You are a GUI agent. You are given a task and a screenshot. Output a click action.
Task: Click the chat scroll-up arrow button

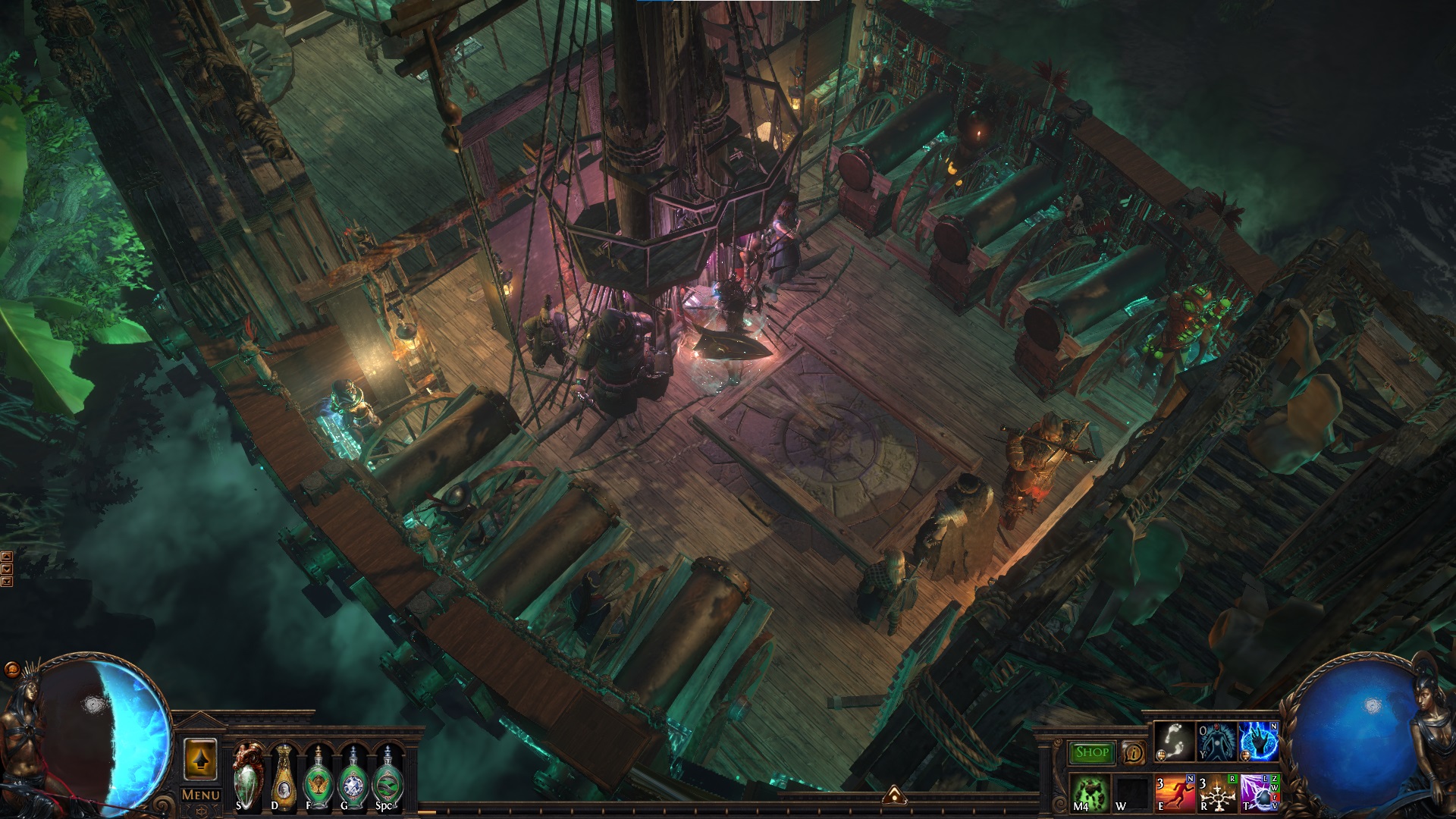(x=7, y=556)
